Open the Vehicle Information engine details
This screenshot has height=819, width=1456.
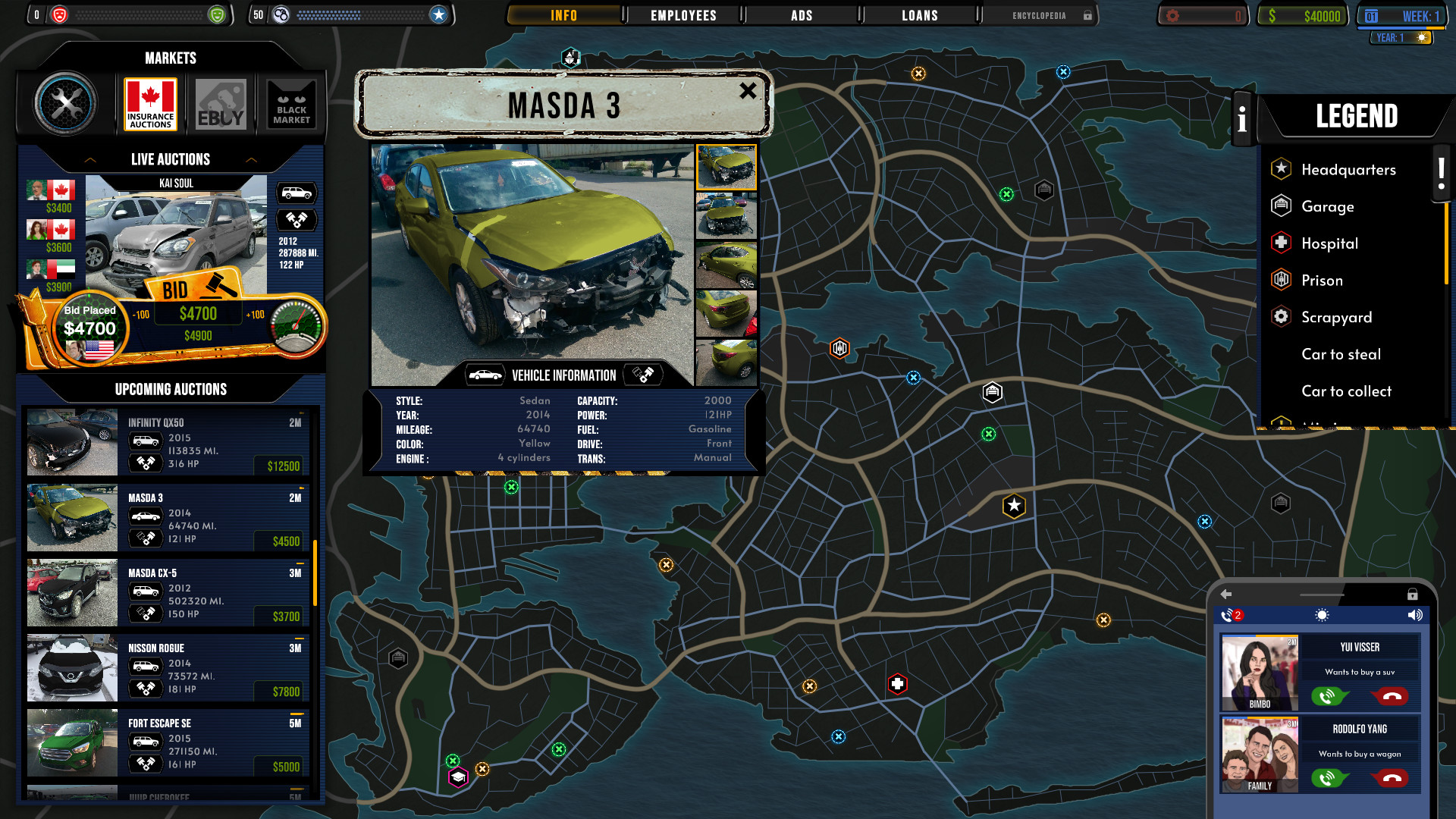point(644,373)
